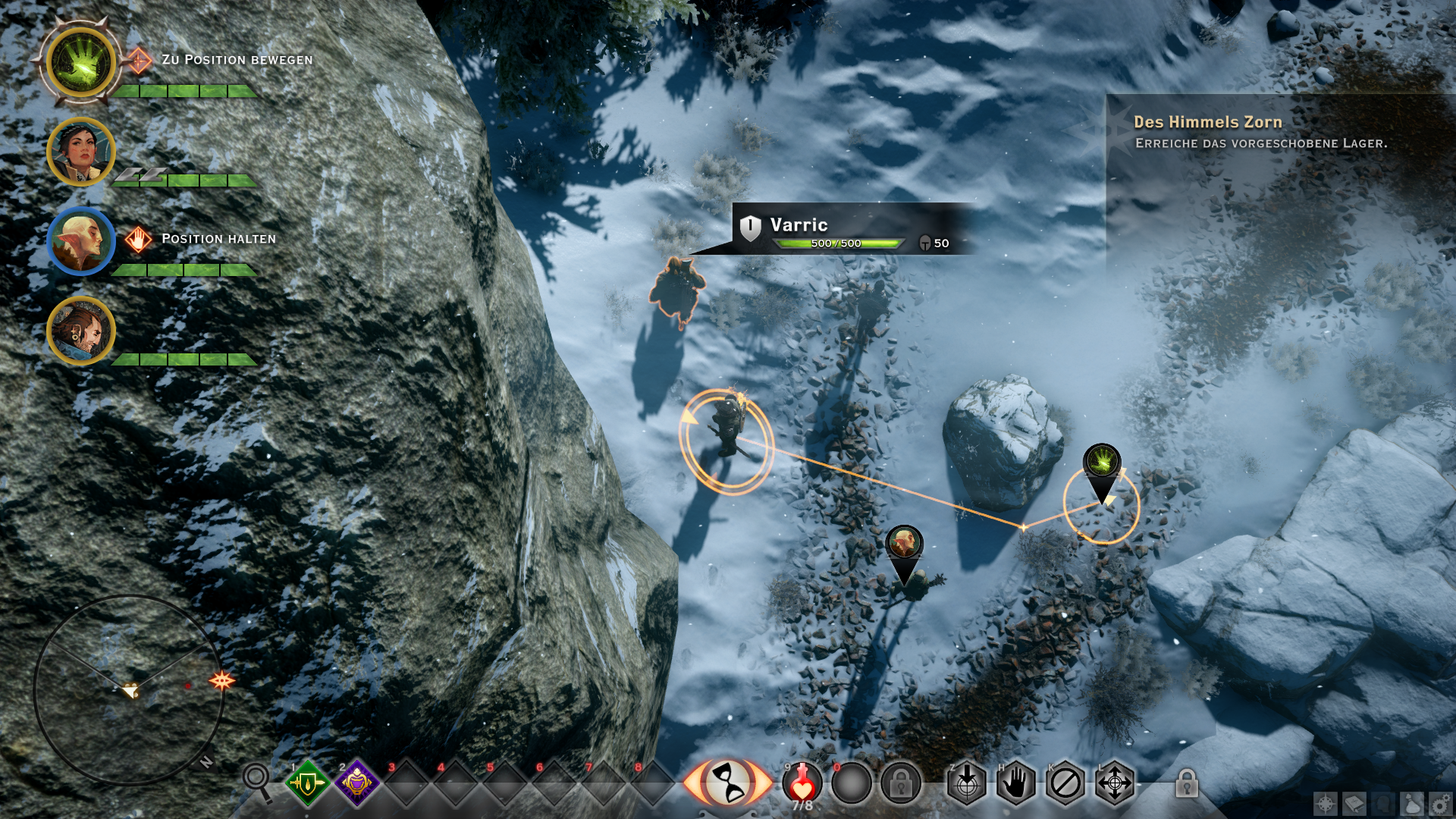Viewport: 1456px width, 819px height.
Task: Select the dark-haired woman's party portrait
Action: (80, 152)
